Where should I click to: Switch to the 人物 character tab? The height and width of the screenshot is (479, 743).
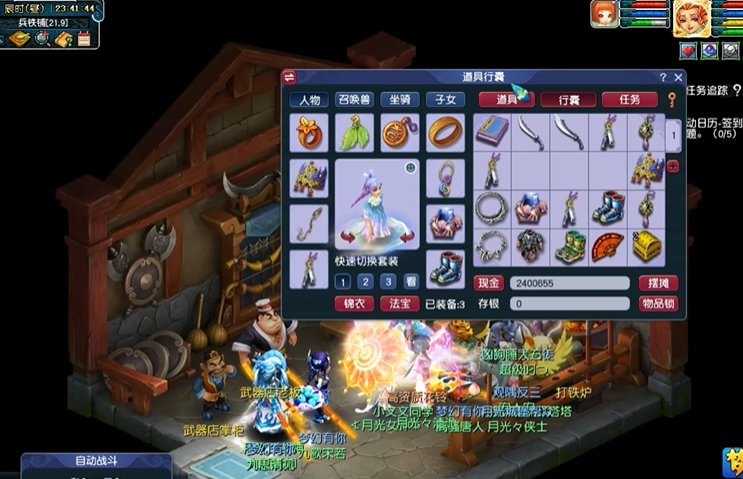(x=309, y=100)
